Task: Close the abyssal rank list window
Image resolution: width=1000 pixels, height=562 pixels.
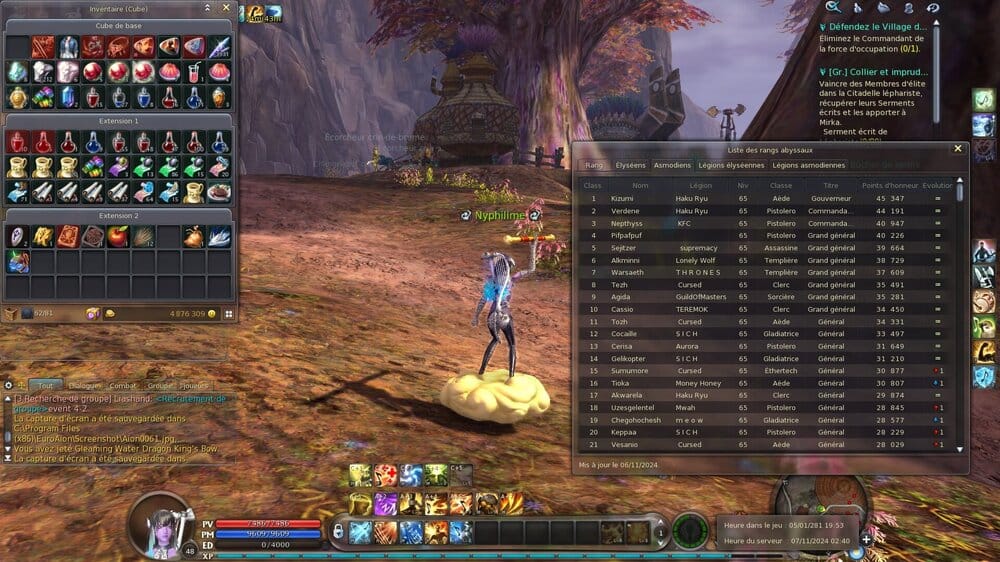Action: point(957,148)
